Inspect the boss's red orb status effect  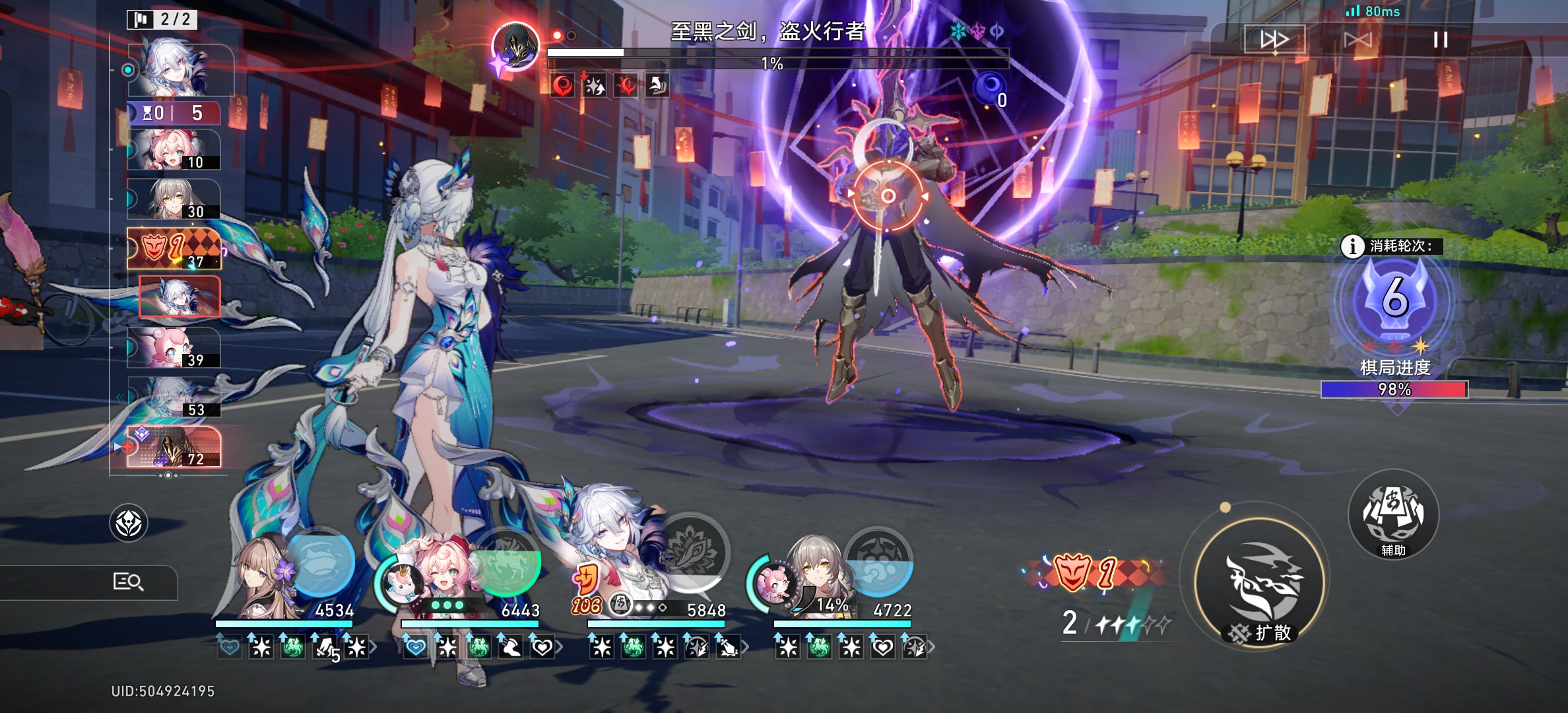coord(562,86)
